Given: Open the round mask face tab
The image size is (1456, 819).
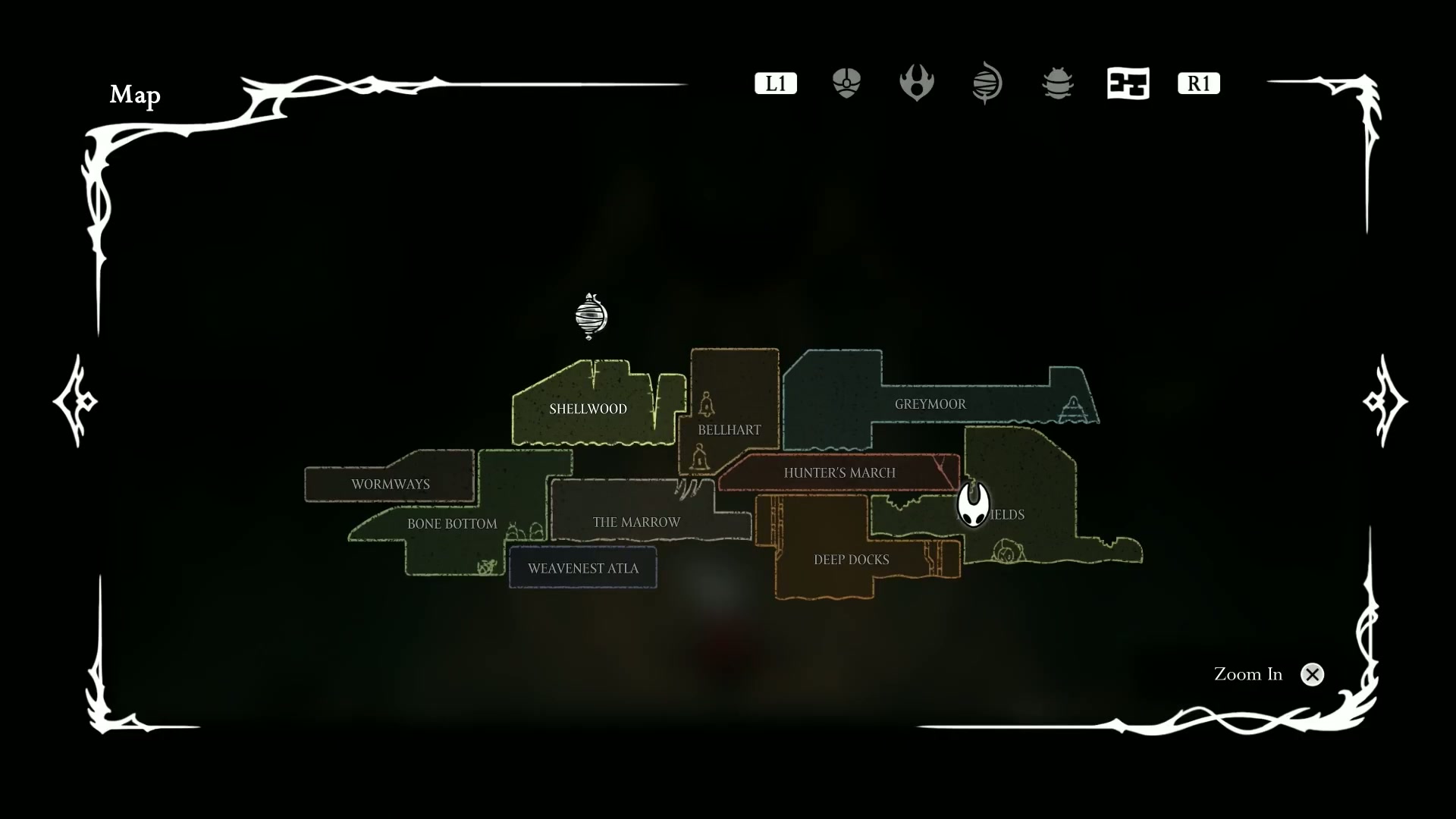Looking at the screenshot, I should tap(846, 83).
